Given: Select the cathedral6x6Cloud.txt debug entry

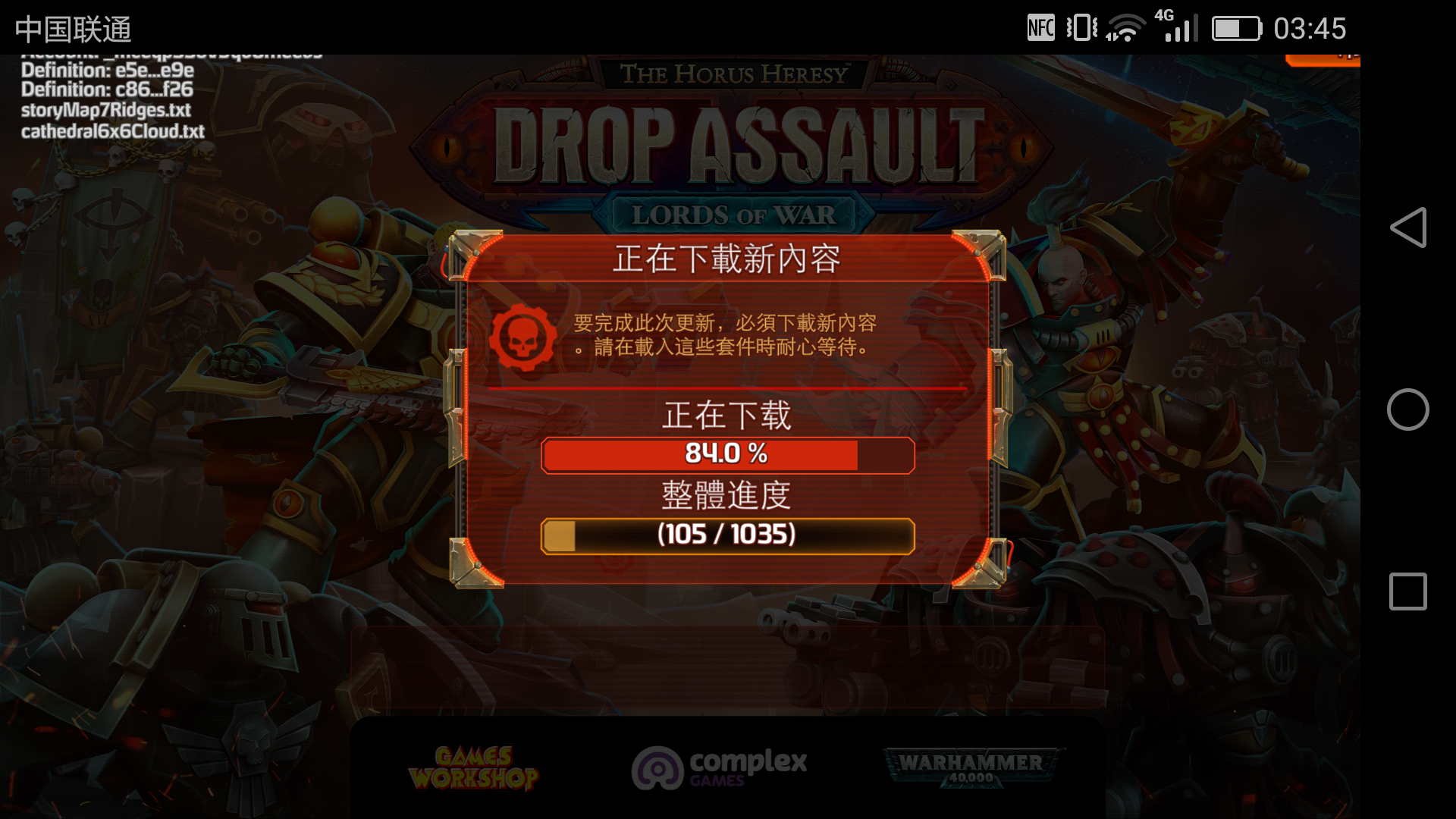Looking at the screenshot, I should tap(112, 131).
